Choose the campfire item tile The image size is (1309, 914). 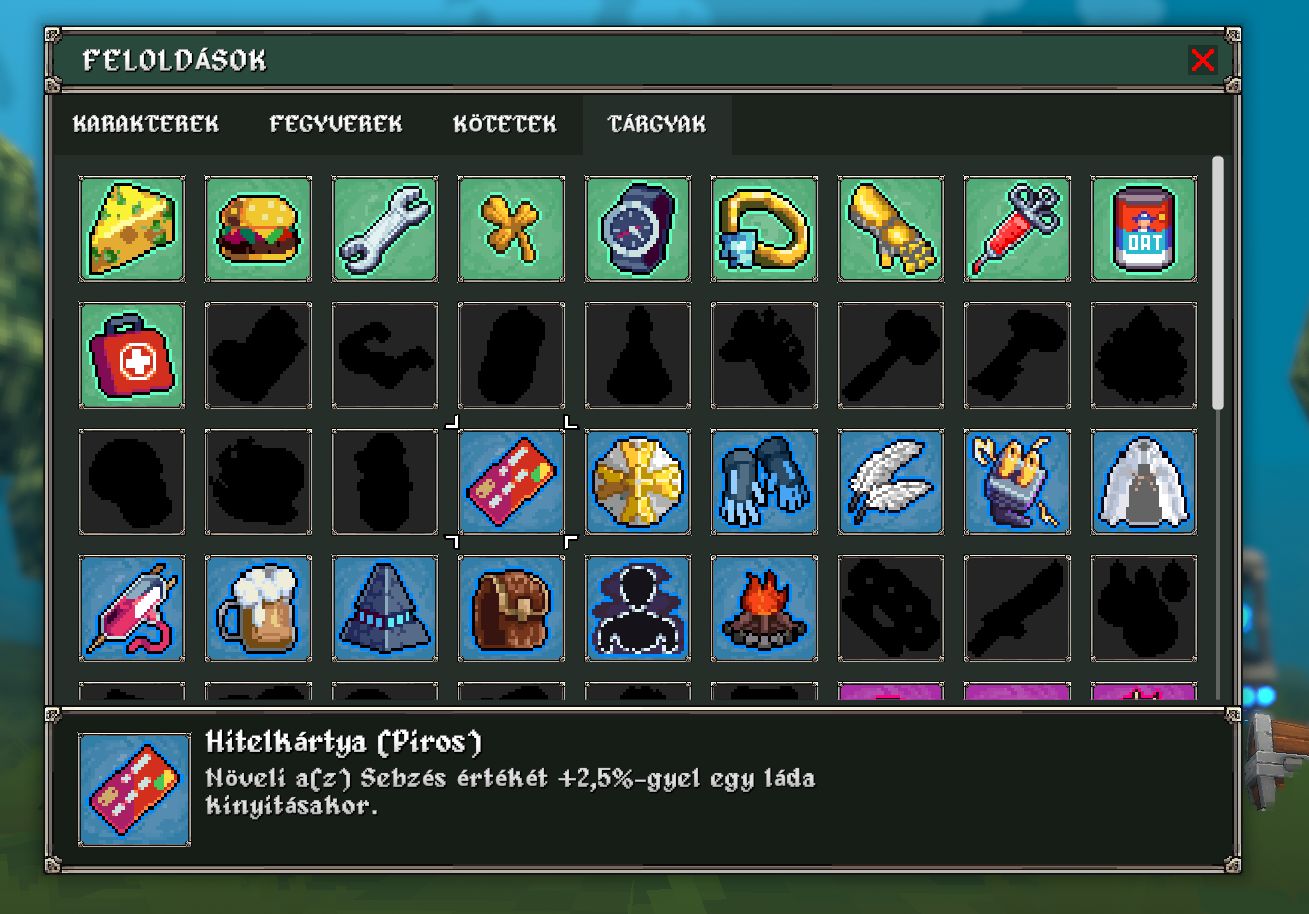click(764, 609)
